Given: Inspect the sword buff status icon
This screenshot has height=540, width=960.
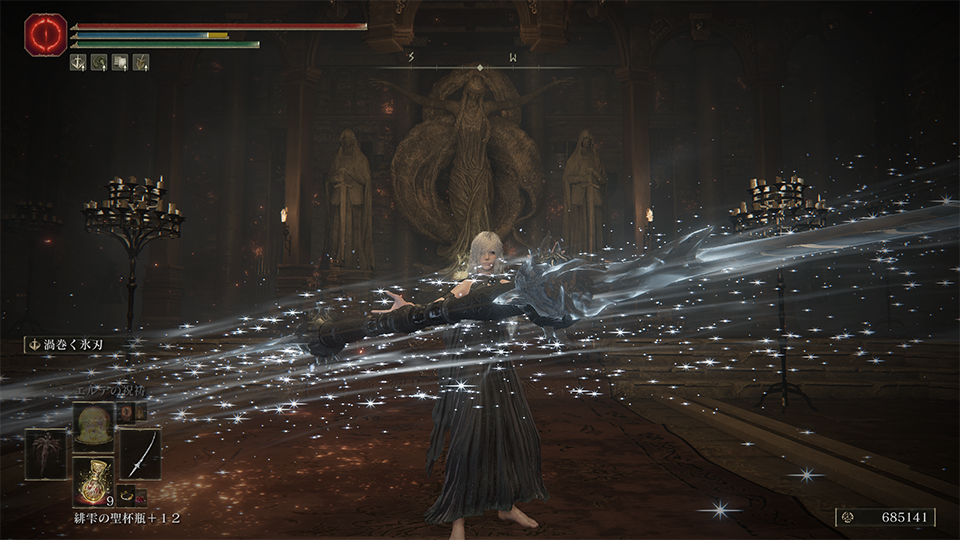Looking at the screenshot, I should tap(79, 62).
